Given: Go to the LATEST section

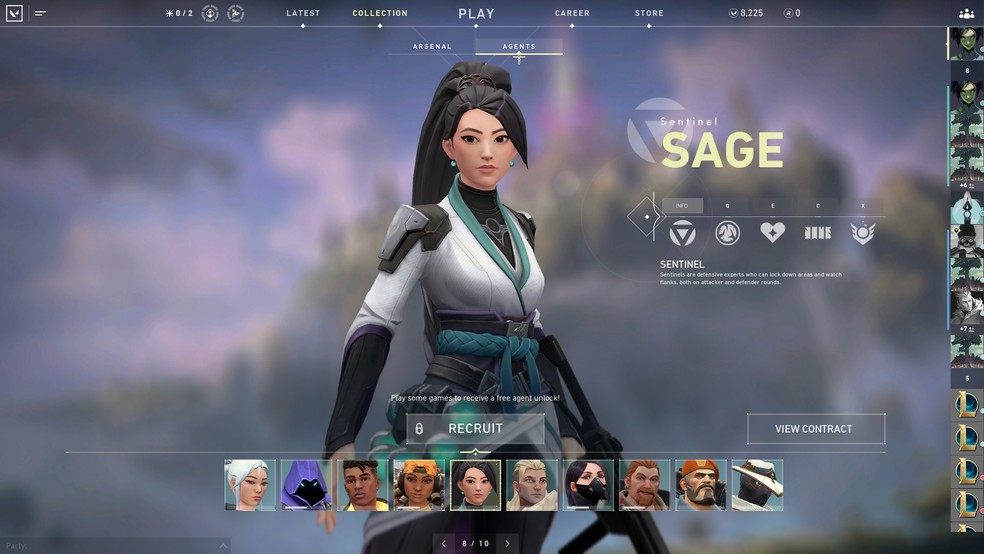Looking at the screenshot, I should point(303,14).
